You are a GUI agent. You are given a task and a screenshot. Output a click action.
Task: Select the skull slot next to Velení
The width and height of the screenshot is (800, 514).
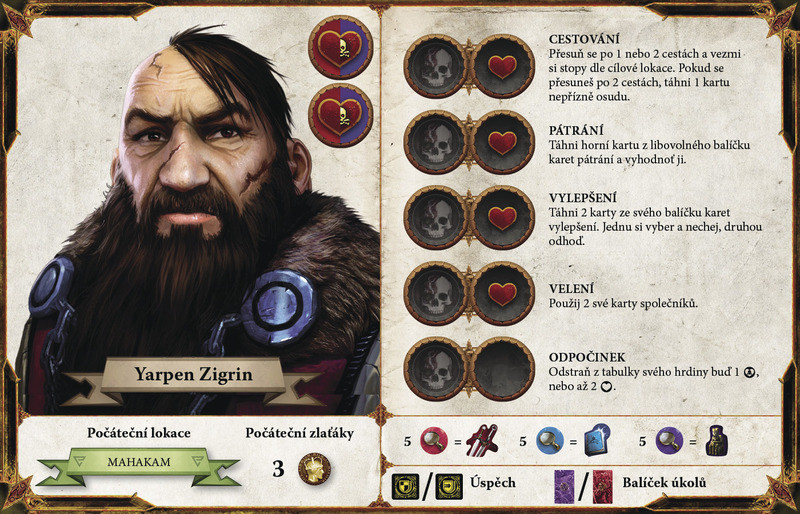(435, 293)
